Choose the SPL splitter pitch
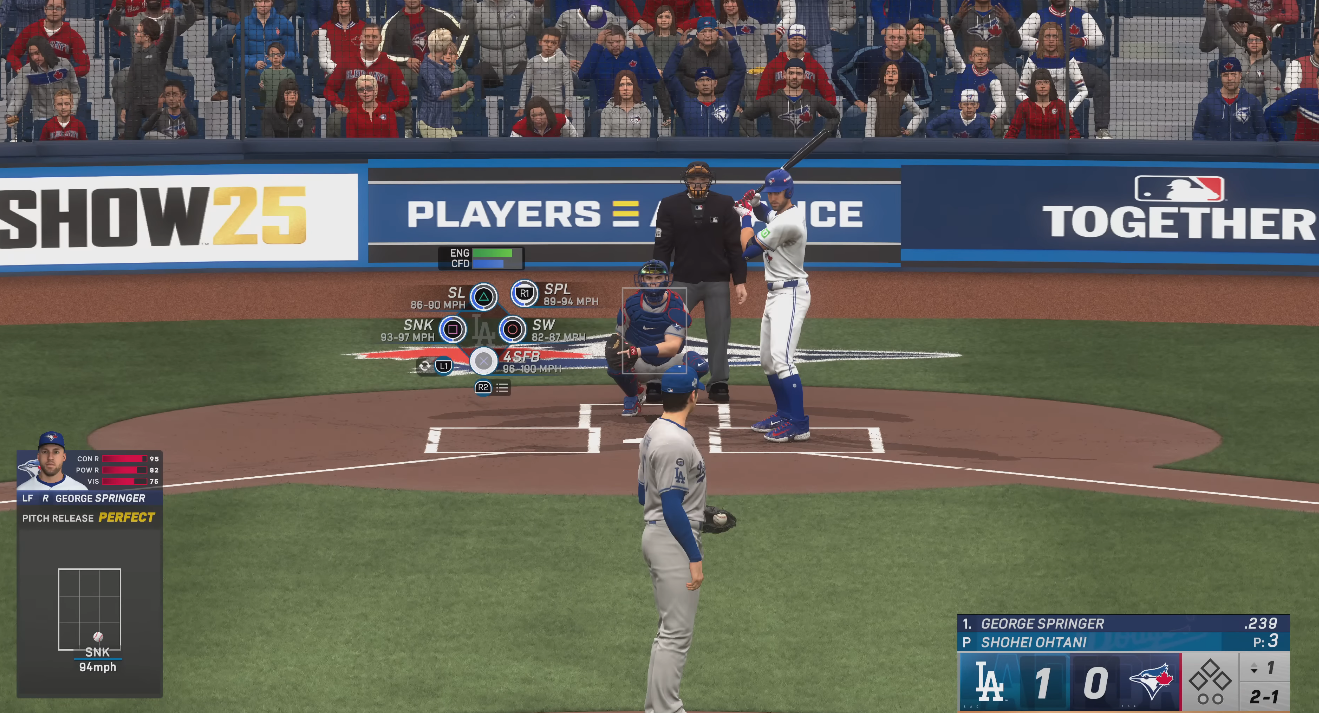 (x=524, y=294)
